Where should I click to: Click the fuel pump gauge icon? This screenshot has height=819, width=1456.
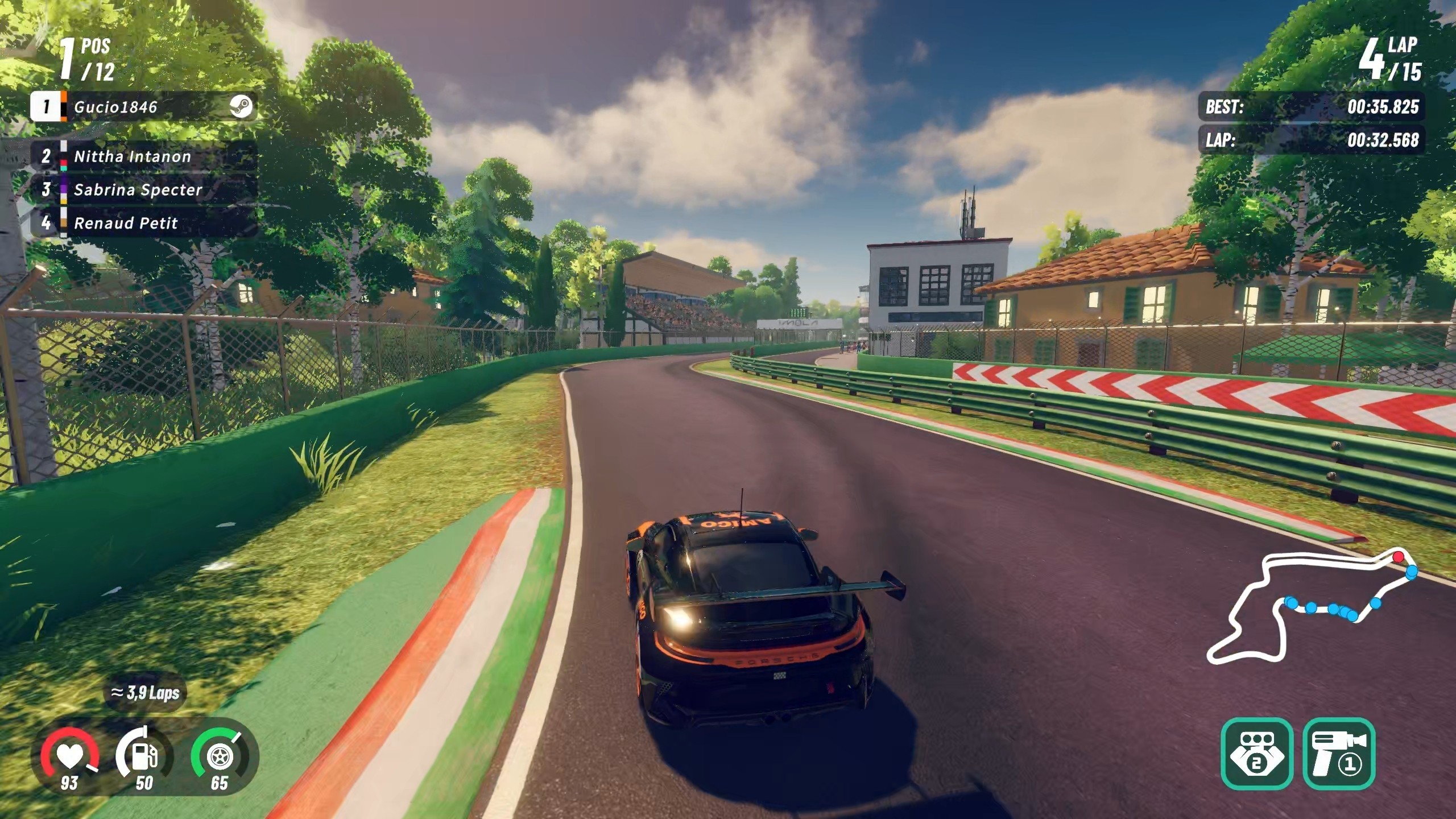144,756
